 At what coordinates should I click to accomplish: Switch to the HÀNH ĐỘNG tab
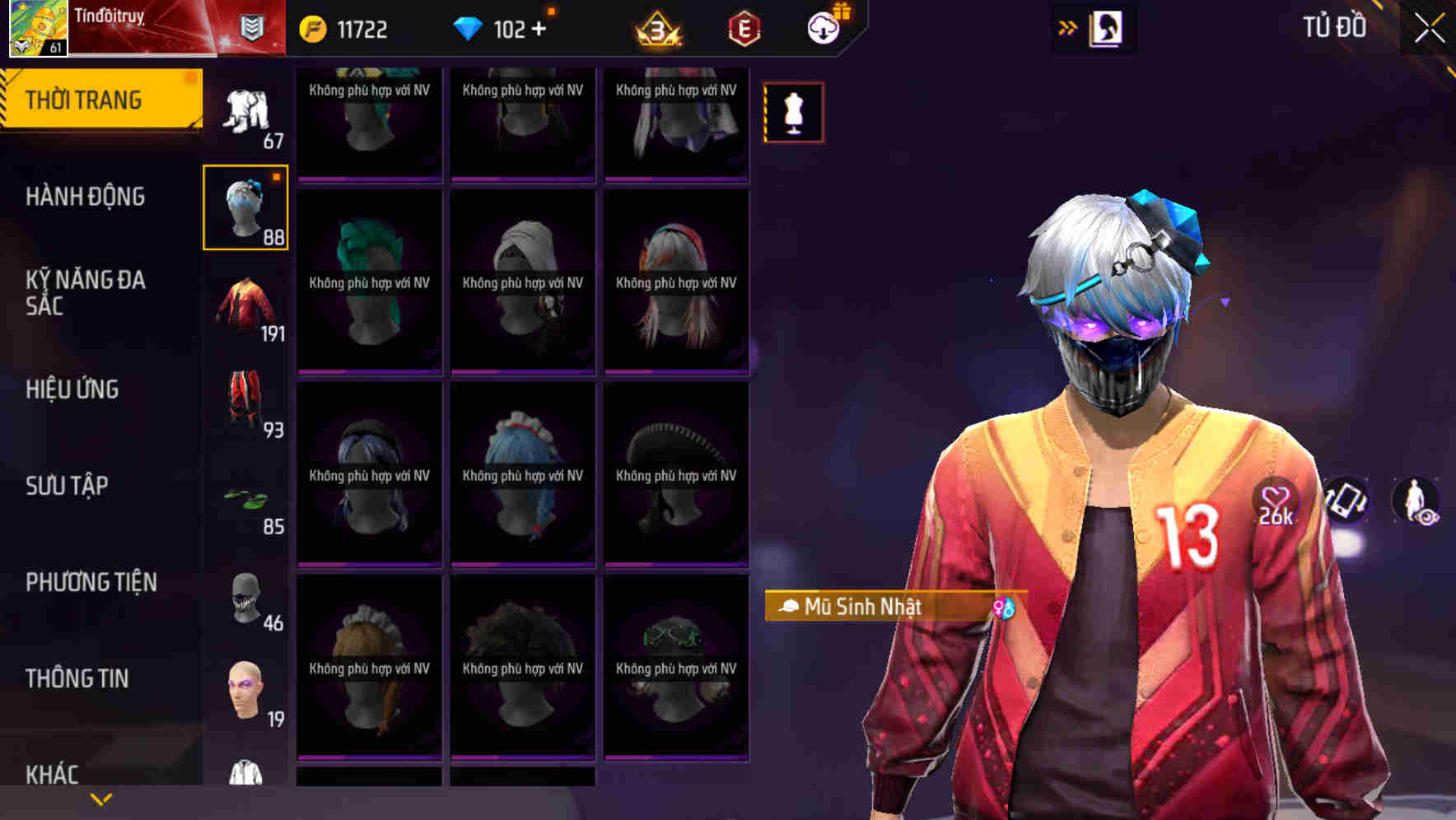pyautogui.click(x=86, y=196)
